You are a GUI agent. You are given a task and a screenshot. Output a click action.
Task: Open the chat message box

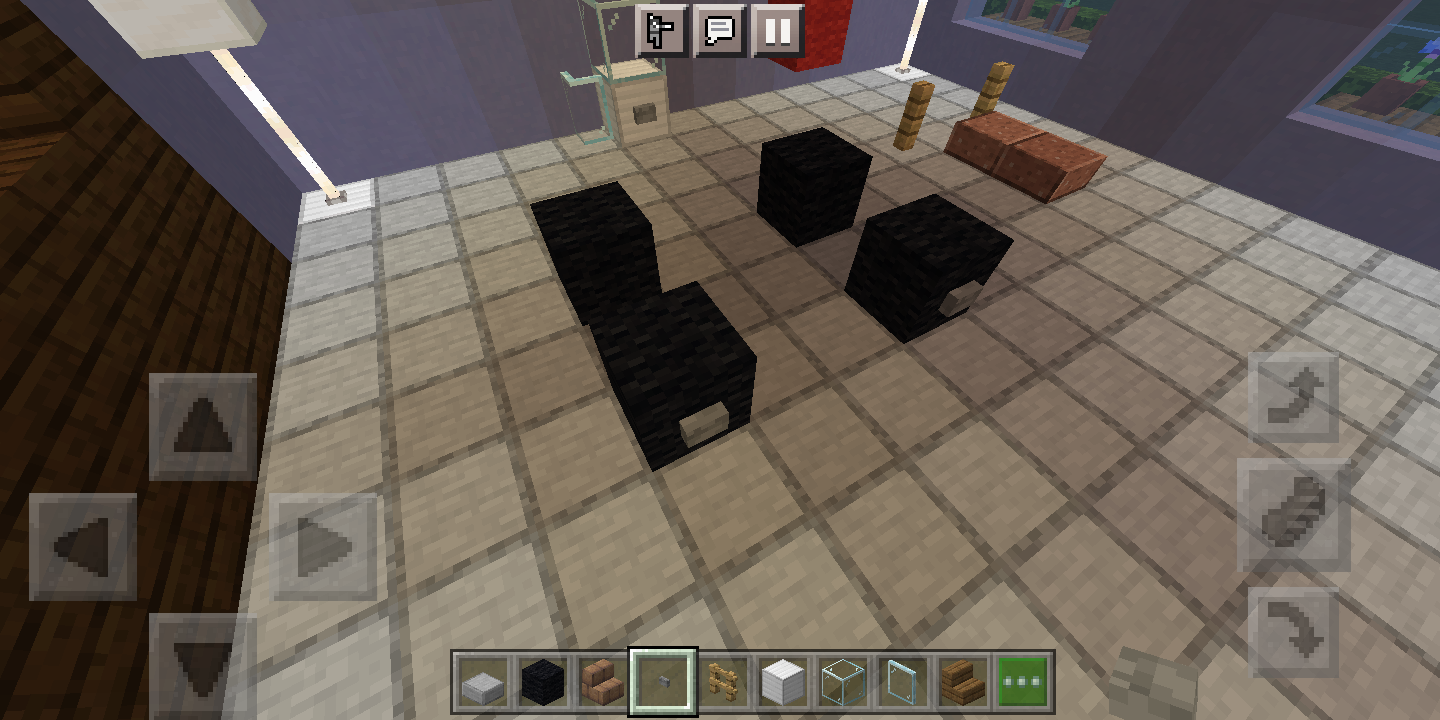click(x=722, y=30)
